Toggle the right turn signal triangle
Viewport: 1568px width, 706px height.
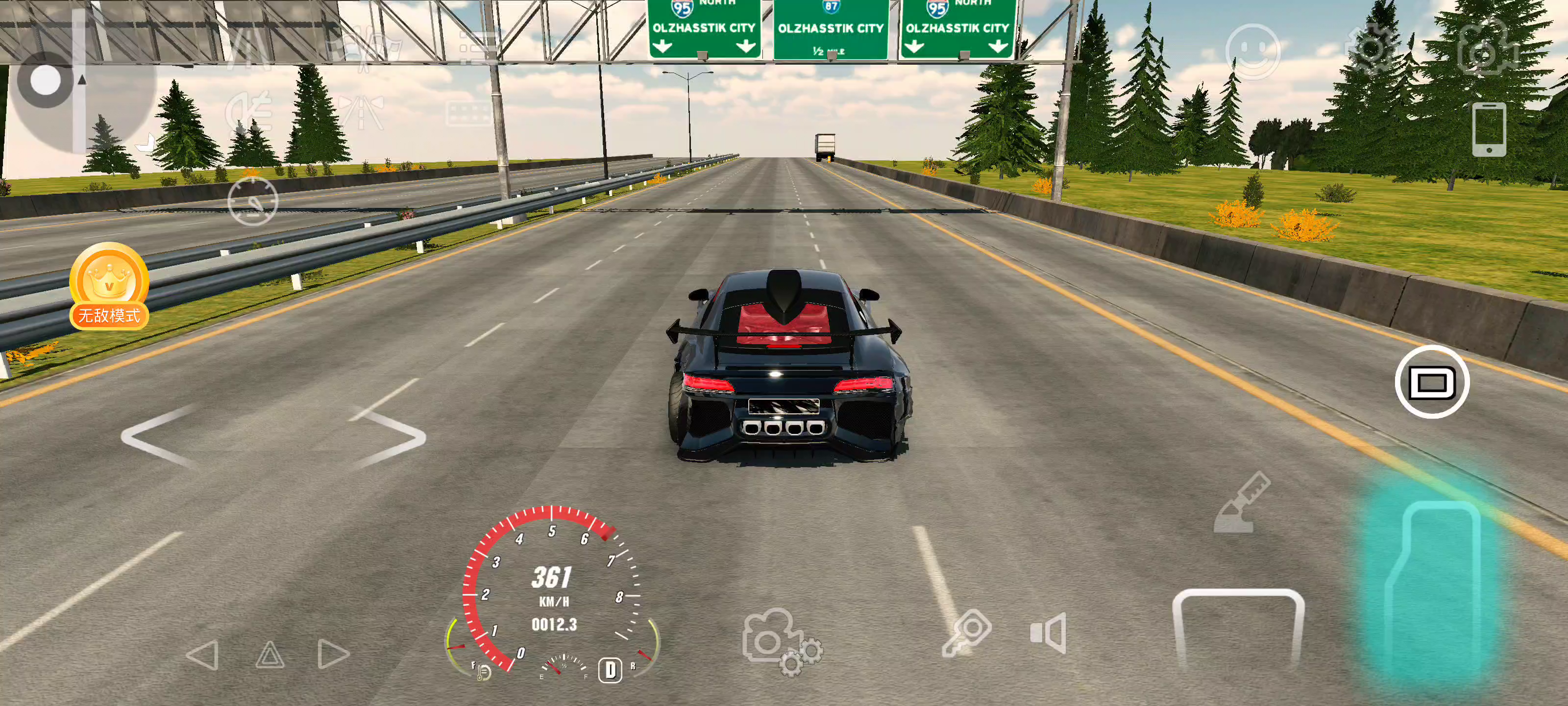point(333,655)
